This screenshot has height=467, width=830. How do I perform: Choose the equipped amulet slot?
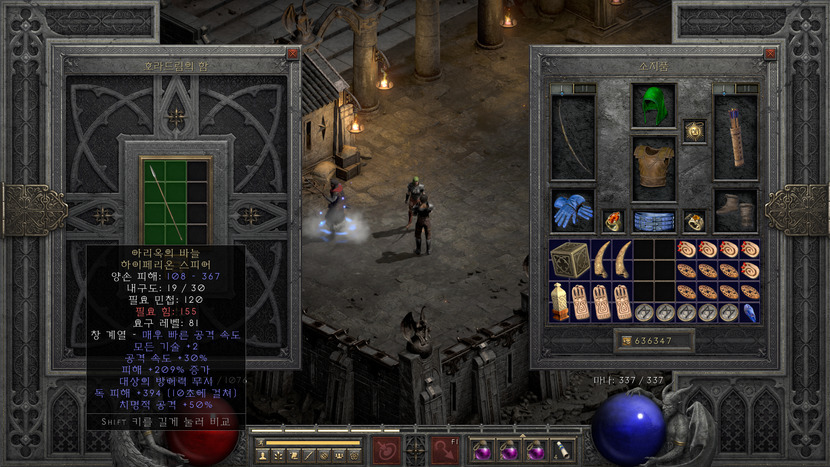694,131
